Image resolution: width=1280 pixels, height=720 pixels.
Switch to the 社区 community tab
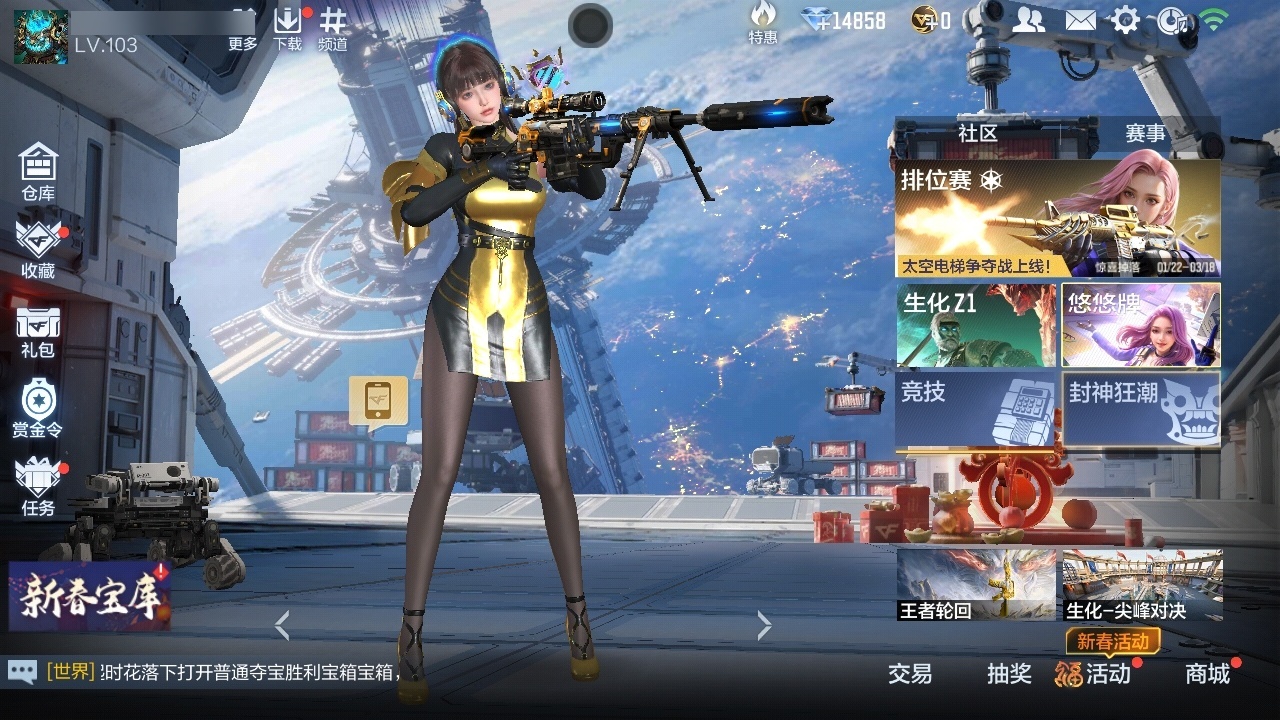pyautogui.click(x=977, y=133)
